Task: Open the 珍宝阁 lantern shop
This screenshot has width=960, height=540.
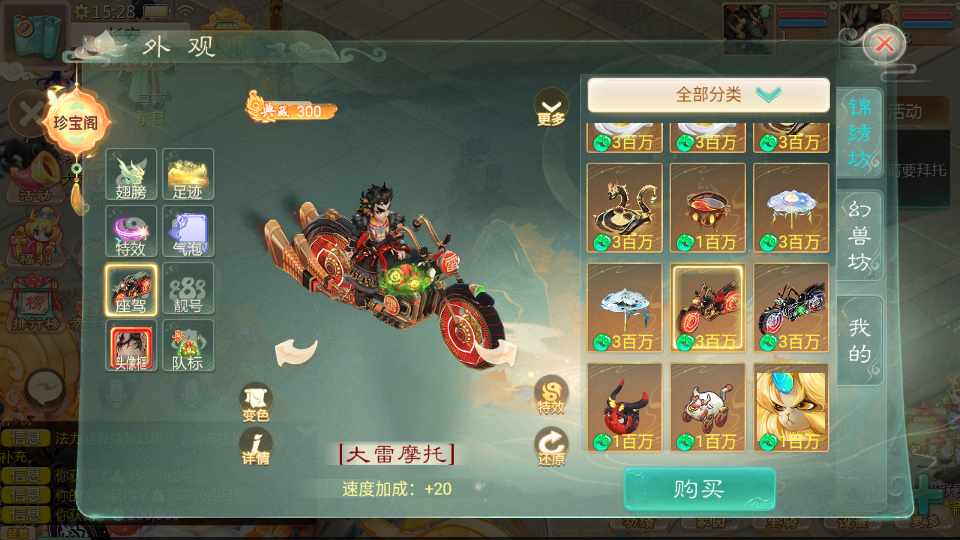Action: pos(76,123)
